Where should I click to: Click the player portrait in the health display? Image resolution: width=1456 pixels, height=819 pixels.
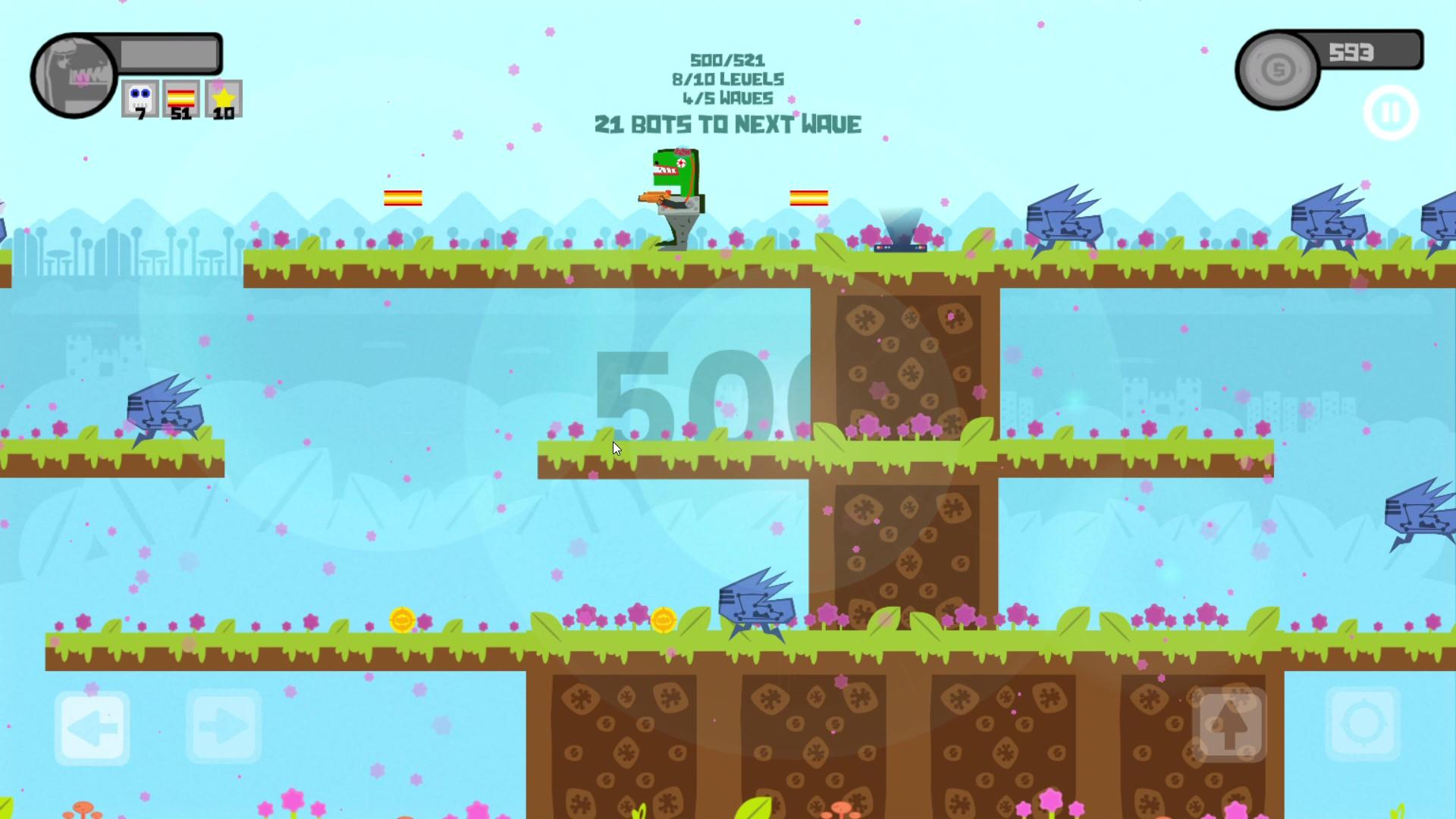pyautogui.click(x=72, y=74)
